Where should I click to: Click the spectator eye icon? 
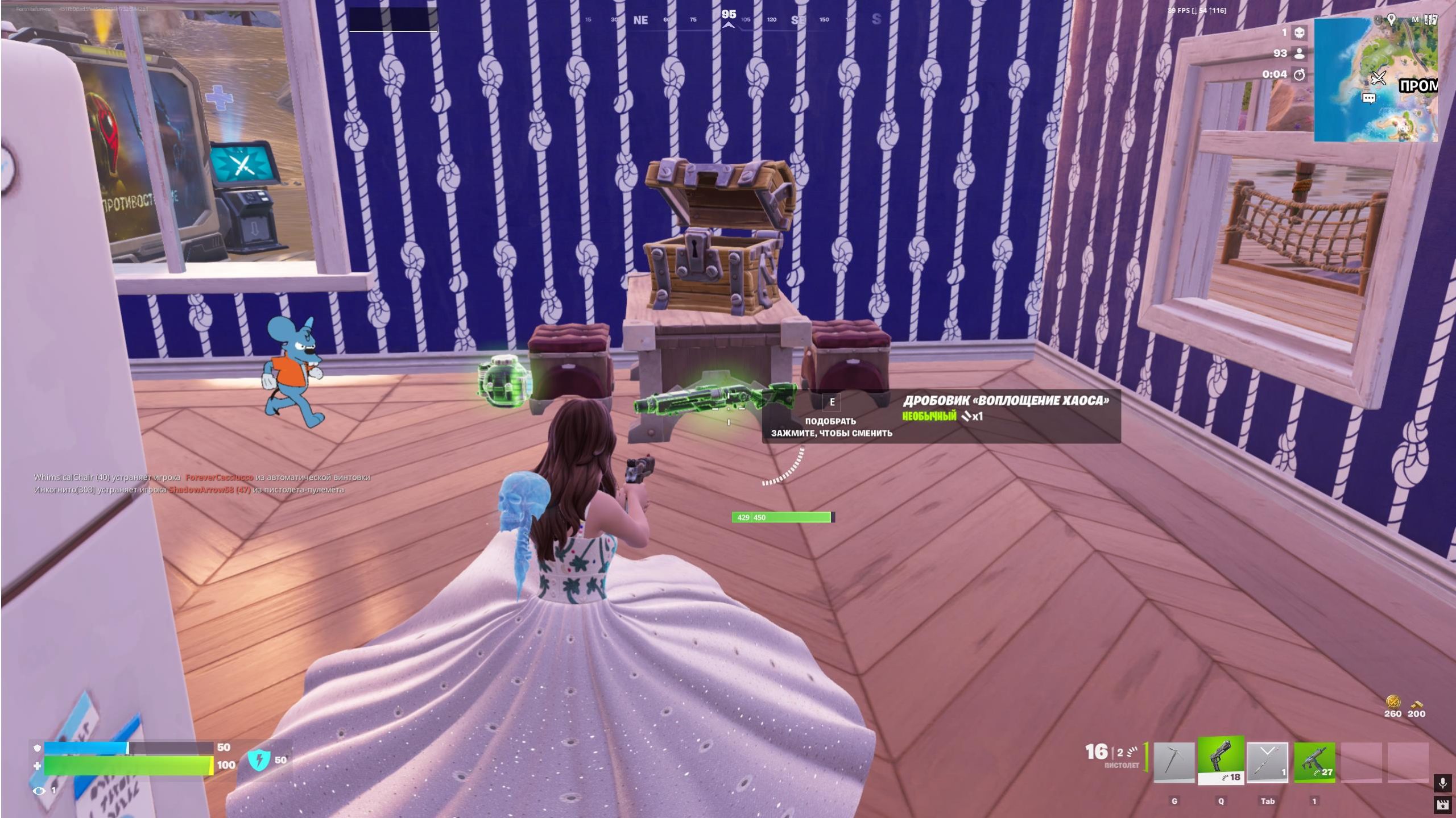(x=39, y=790)
